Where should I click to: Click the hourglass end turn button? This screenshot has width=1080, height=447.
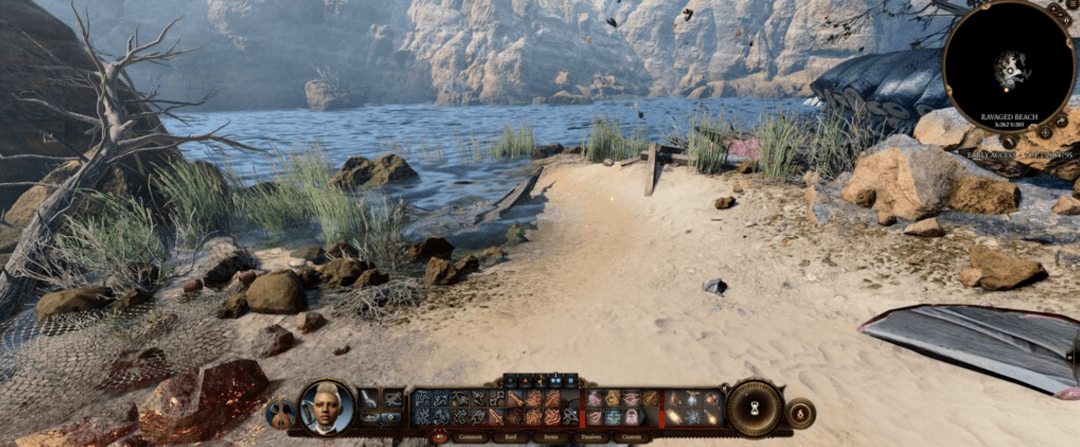point(754,408)
